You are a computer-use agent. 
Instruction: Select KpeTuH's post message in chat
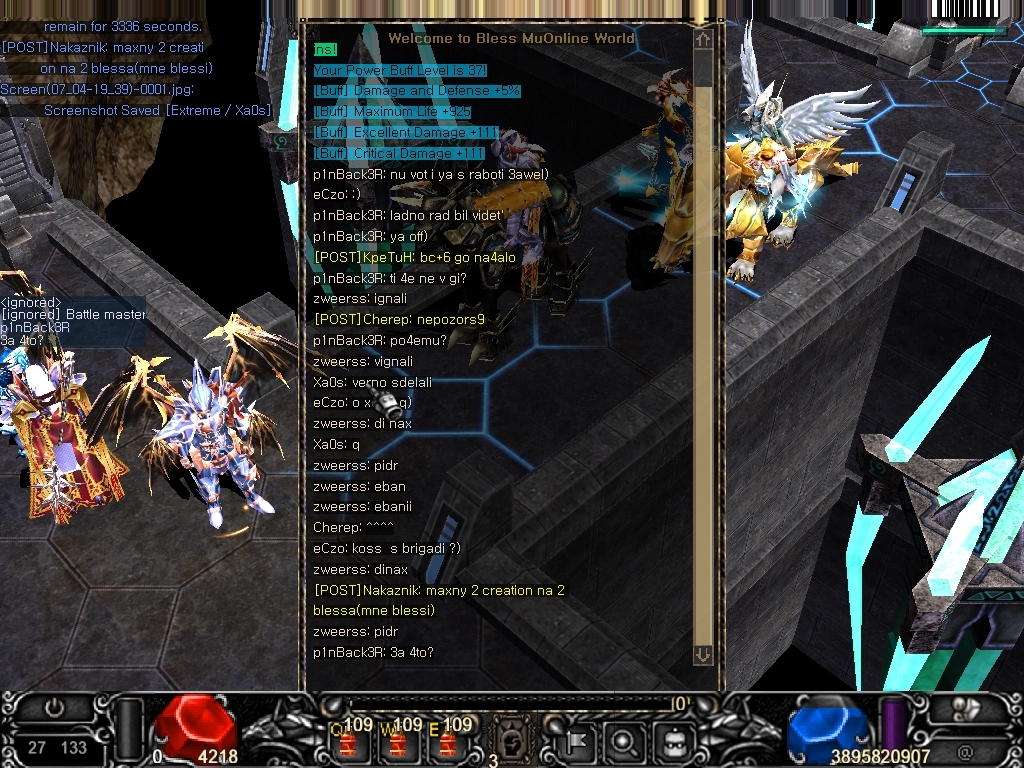coord(415,257)
